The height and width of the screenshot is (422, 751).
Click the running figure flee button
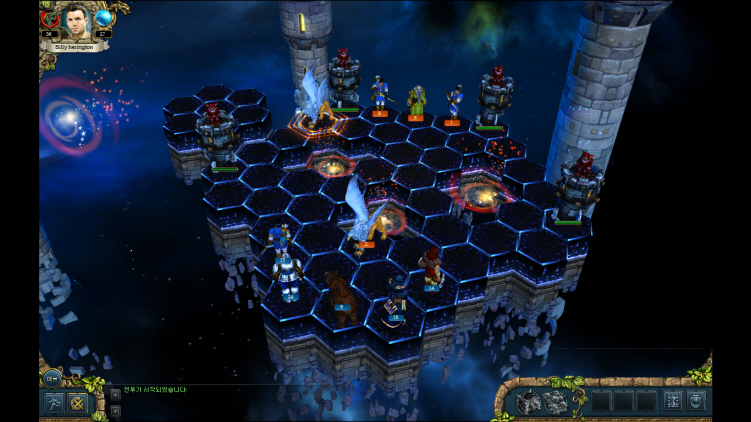click(x=52, y=403)
